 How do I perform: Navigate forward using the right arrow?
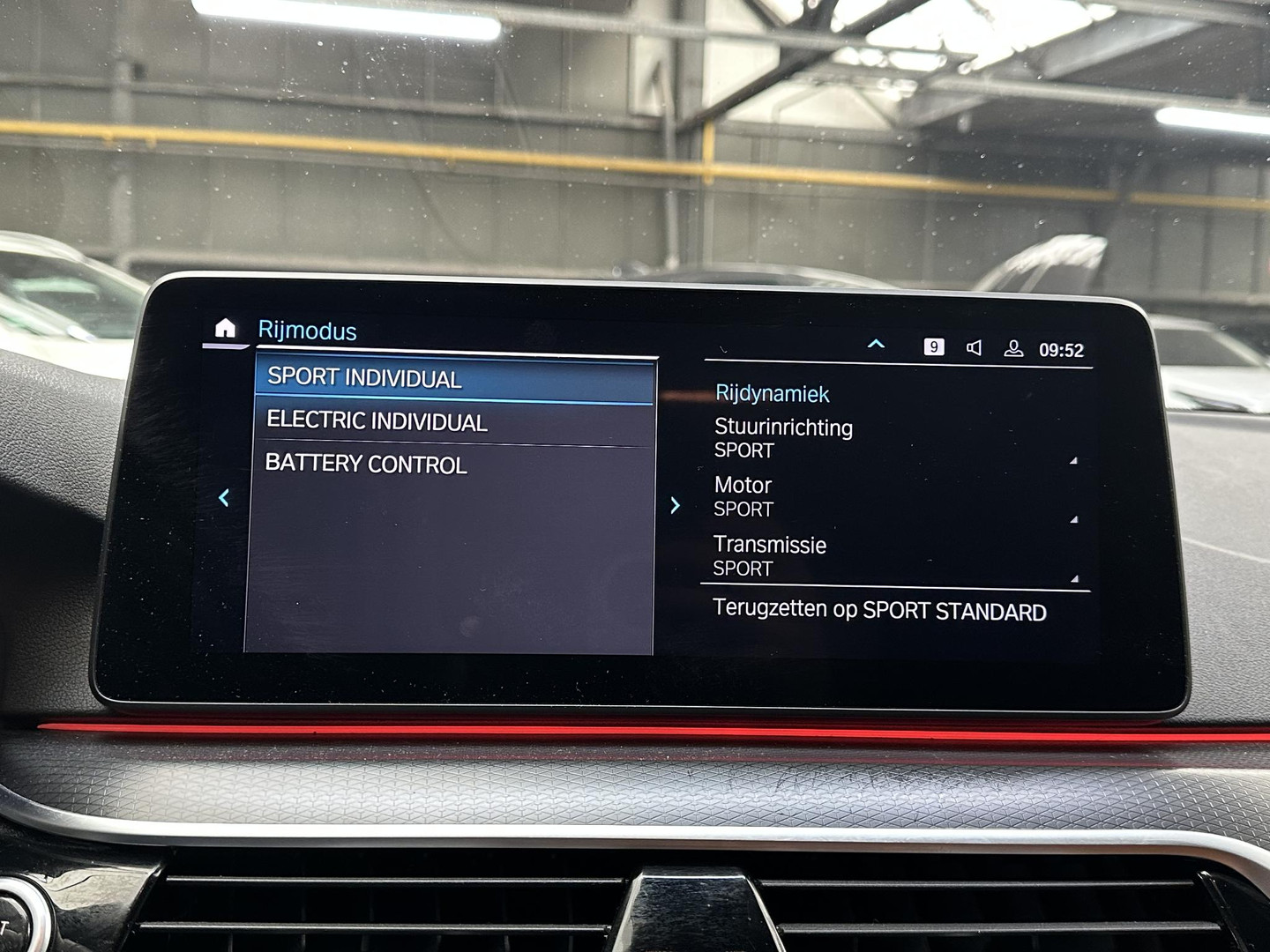pos(676,505)
